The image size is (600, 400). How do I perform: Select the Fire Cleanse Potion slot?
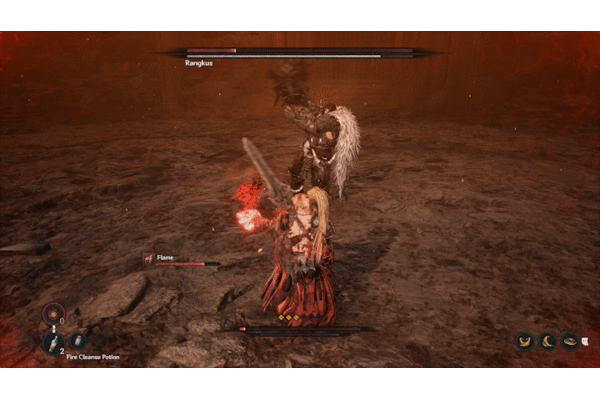(x=54, y=341)
